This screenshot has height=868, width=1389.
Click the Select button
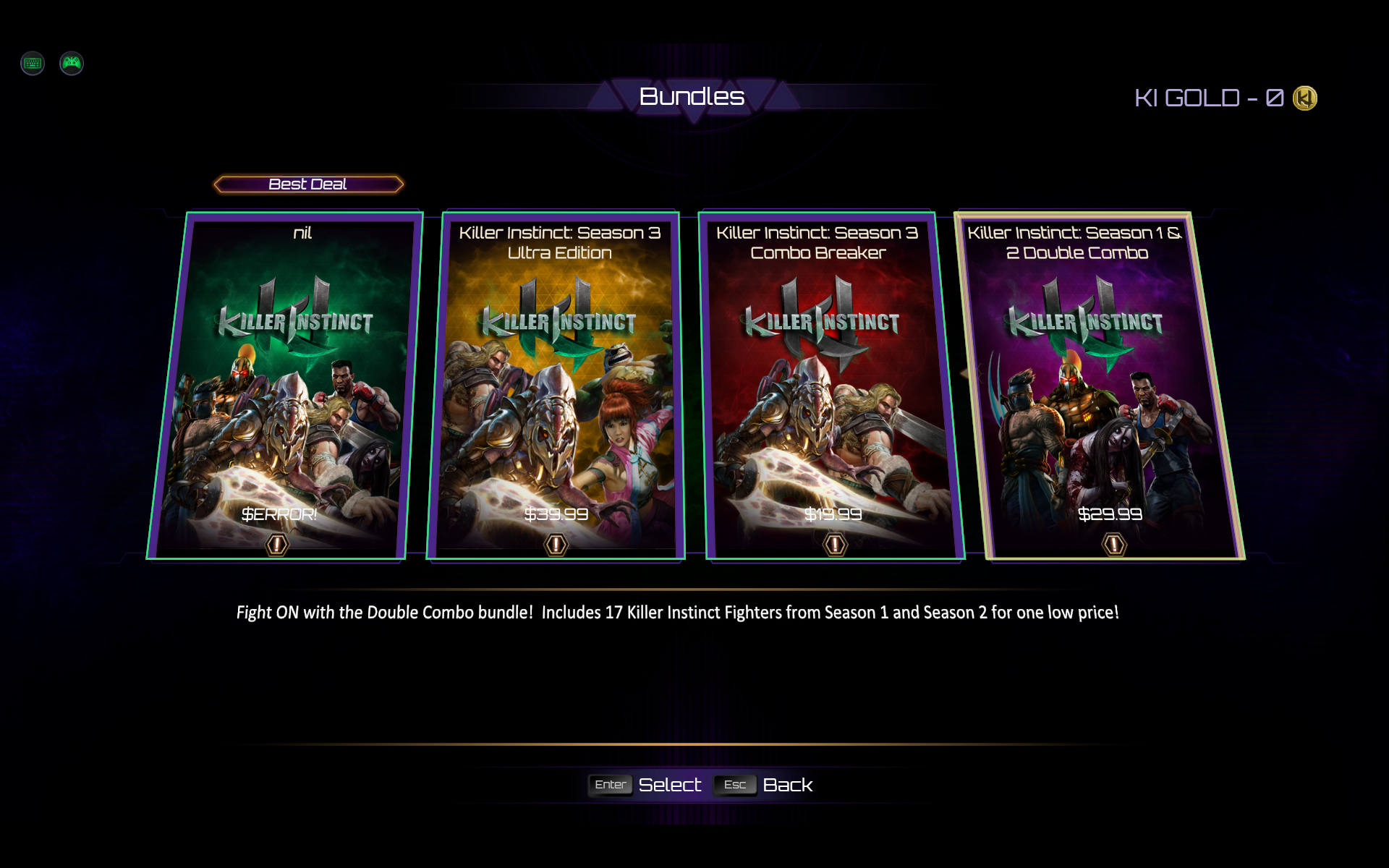pyautogui.click(x=669, y=785)
